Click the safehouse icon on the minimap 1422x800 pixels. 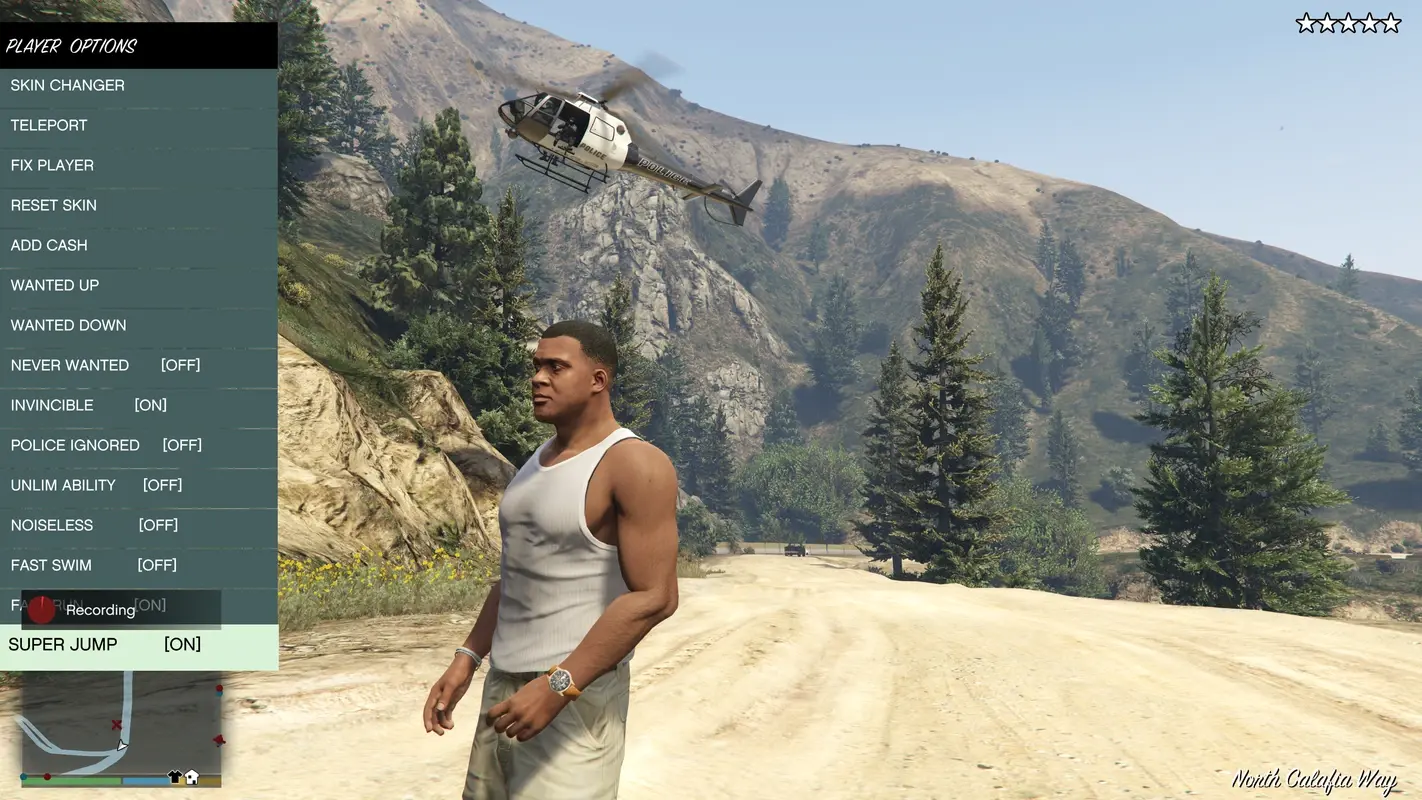click(191, 778)
